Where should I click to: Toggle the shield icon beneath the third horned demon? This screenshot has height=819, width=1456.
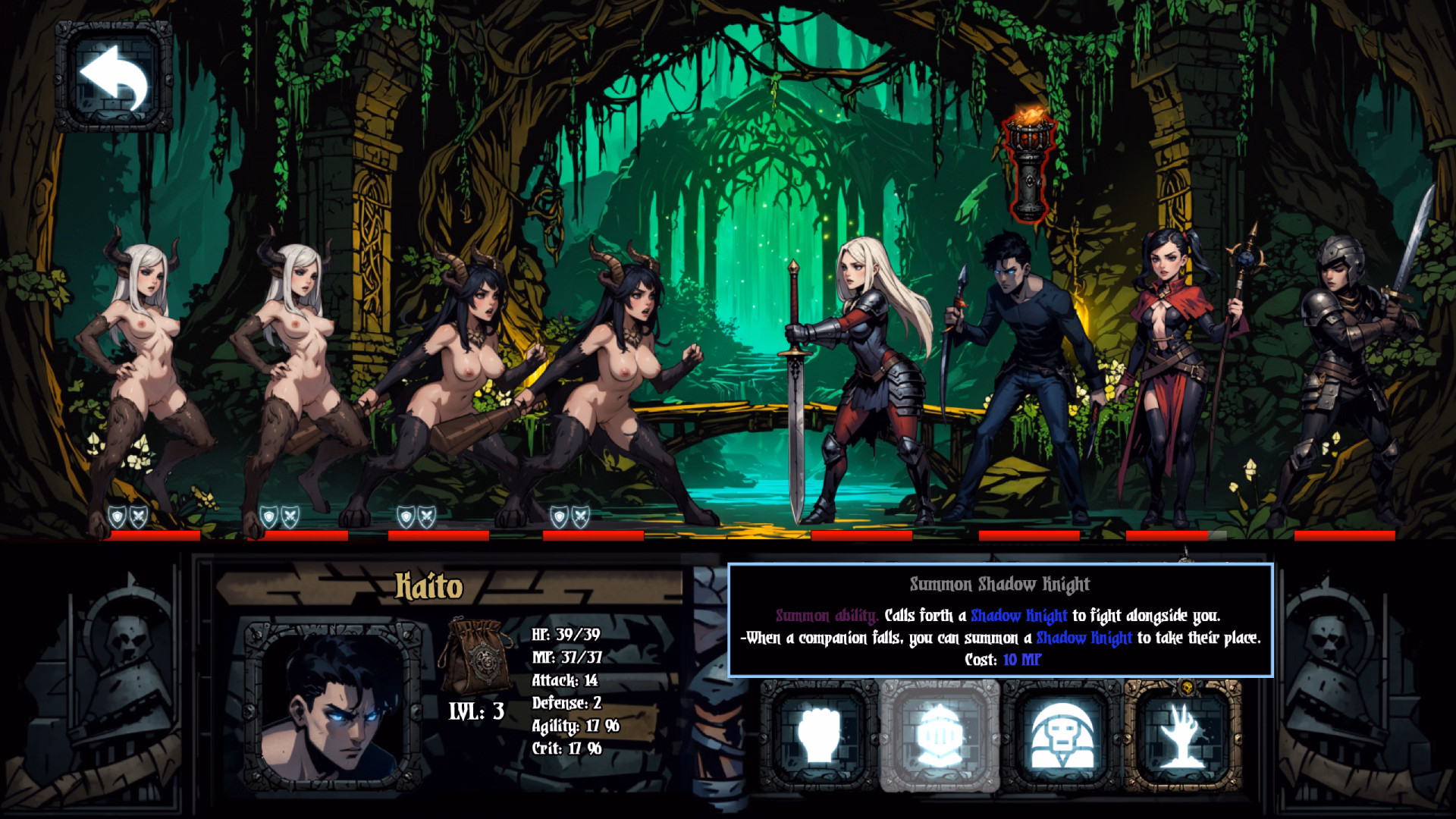click(405, 516)
